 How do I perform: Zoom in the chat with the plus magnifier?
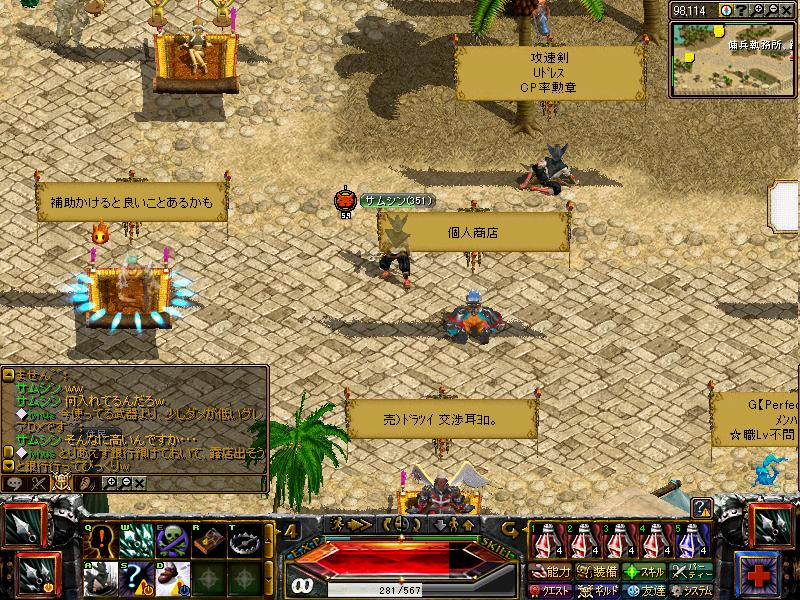[x=111, y=483]
